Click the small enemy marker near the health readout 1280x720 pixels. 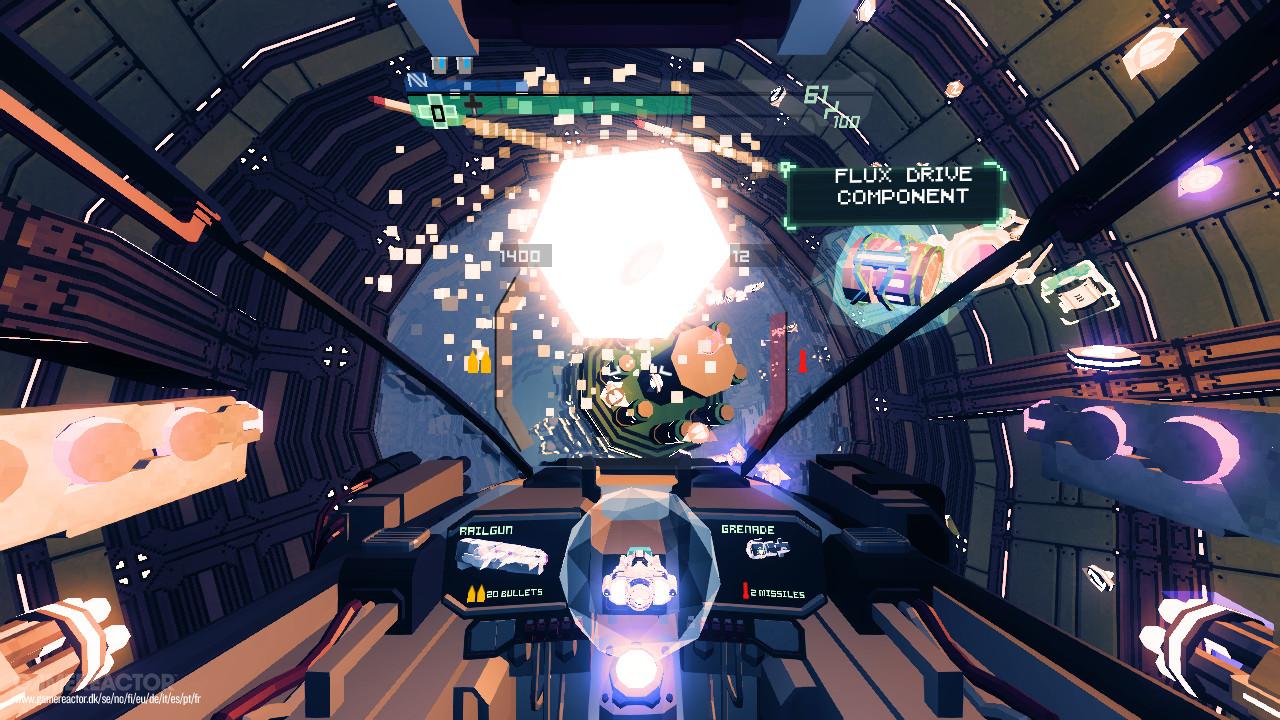click(x=780, y=95)
